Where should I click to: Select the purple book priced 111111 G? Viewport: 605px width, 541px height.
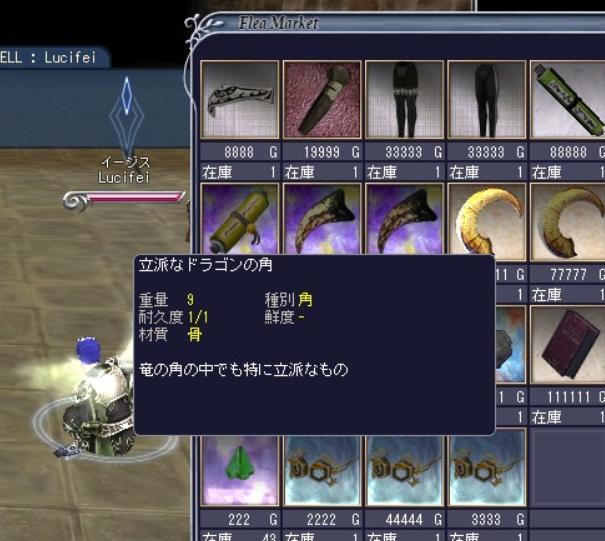point(568,345)
